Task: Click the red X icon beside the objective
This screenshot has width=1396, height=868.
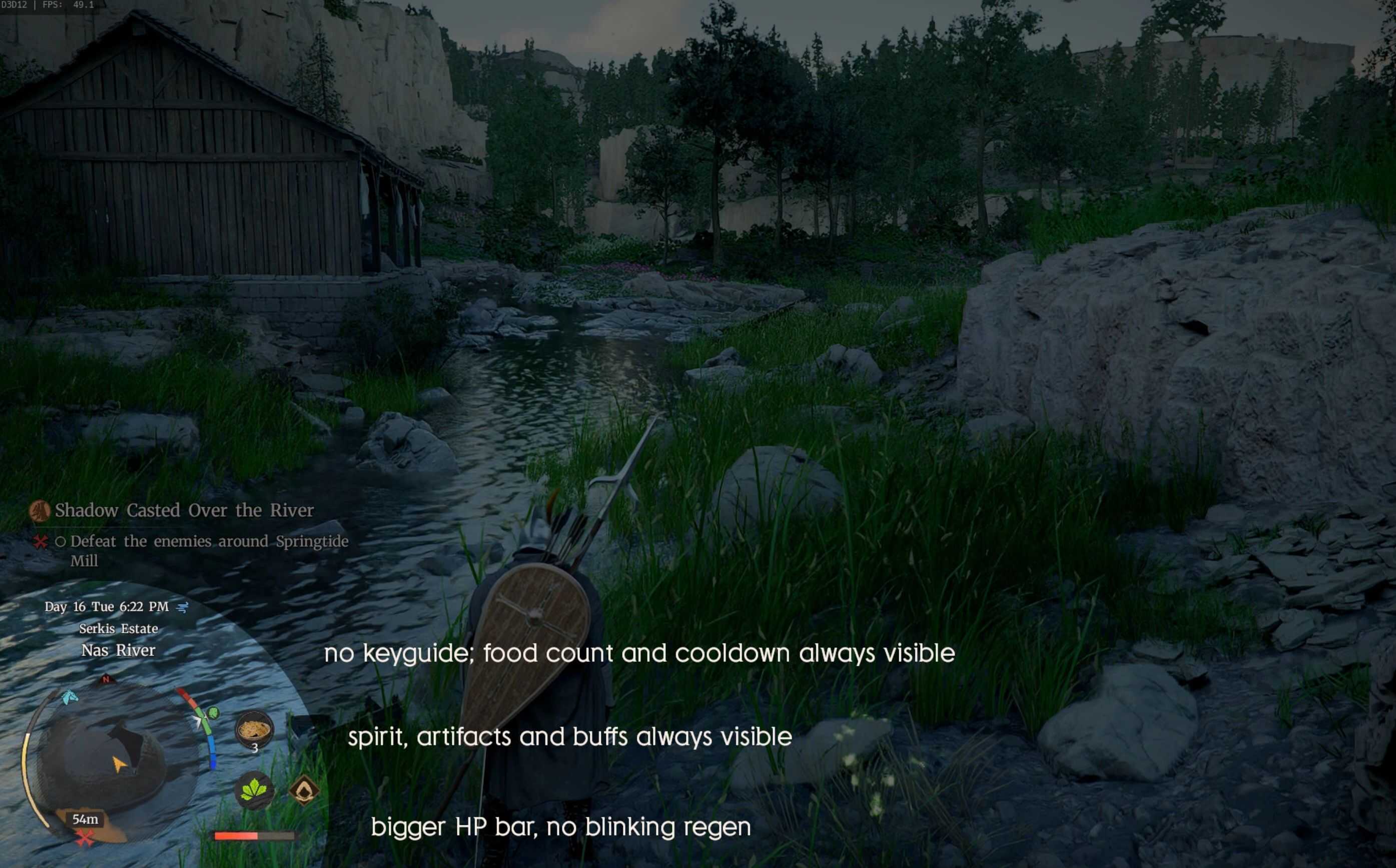Action: [x=40, y=542]
